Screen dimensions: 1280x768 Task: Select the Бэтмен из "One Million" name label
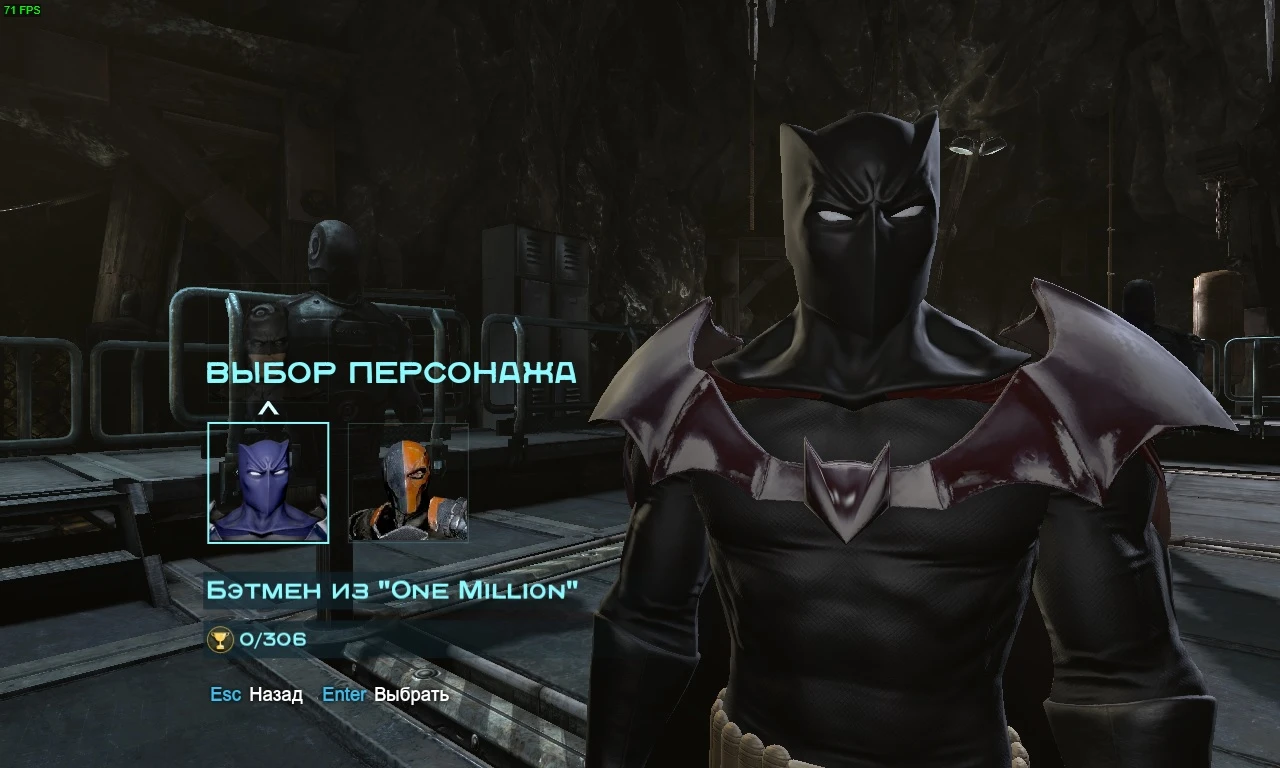point(394,590)
